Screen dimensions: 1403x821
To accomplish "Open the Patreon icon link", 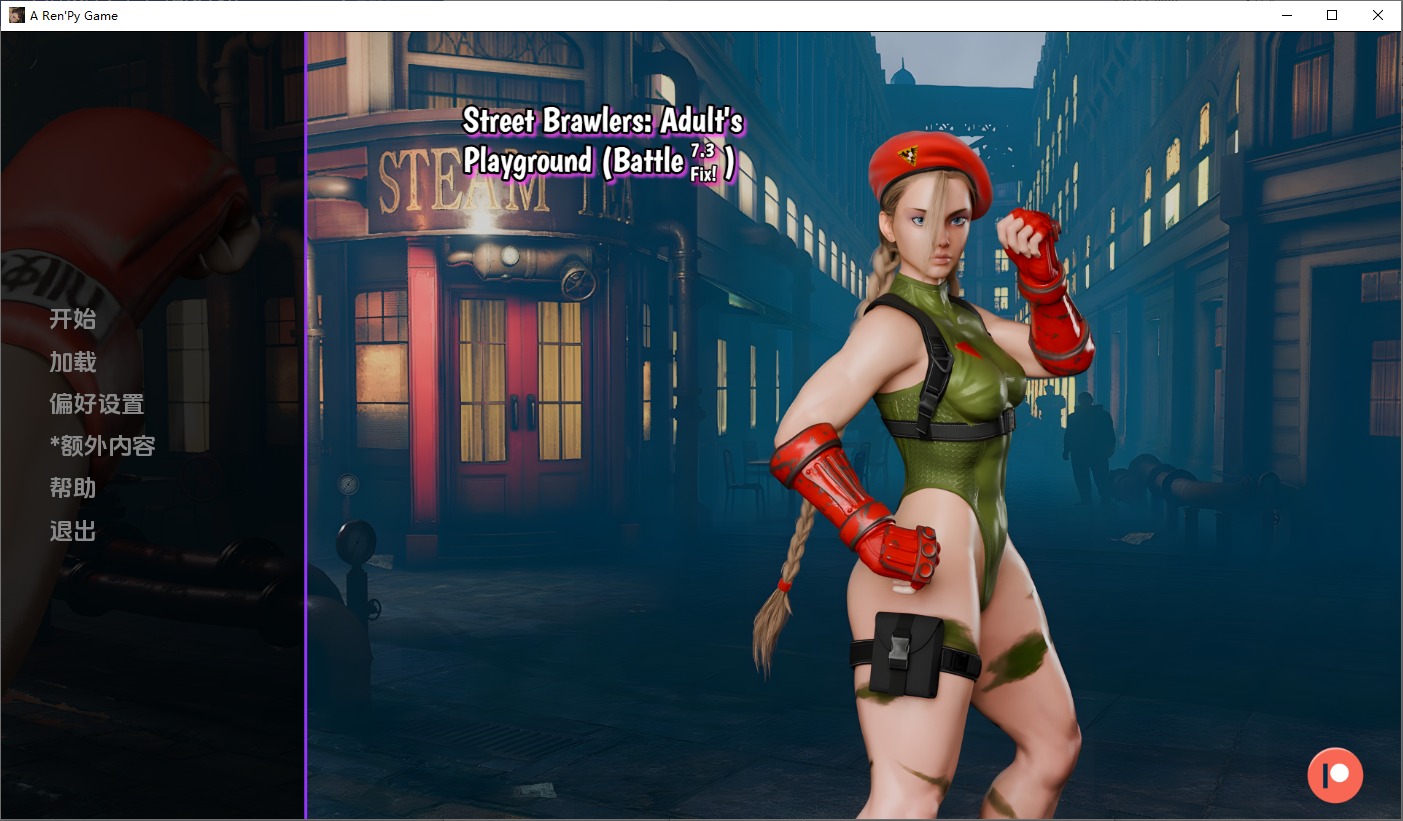I will tap(1335, 775).
